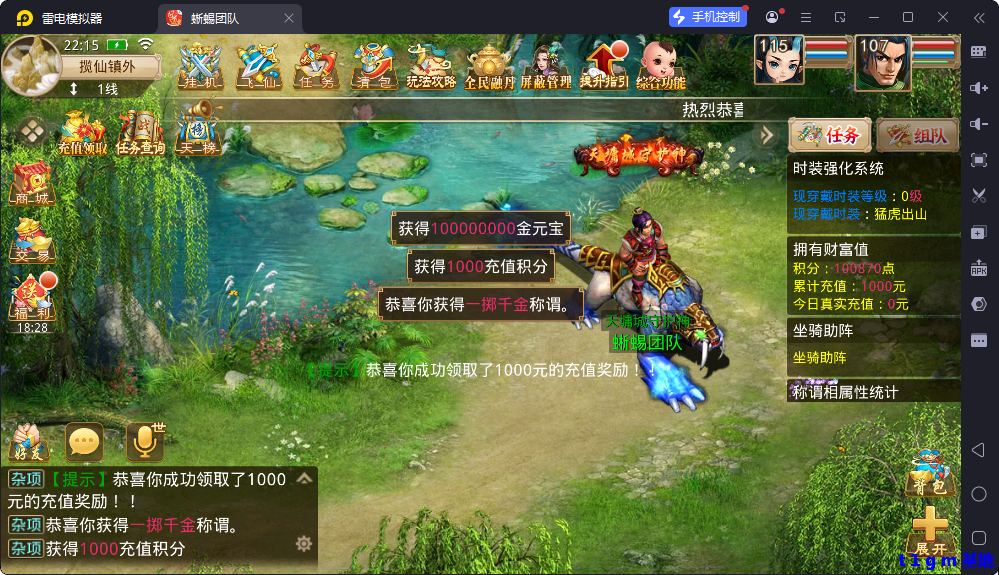The image size is (999, 575).
Task: Open the 商城 shop
Action: (x=32, y=182)
